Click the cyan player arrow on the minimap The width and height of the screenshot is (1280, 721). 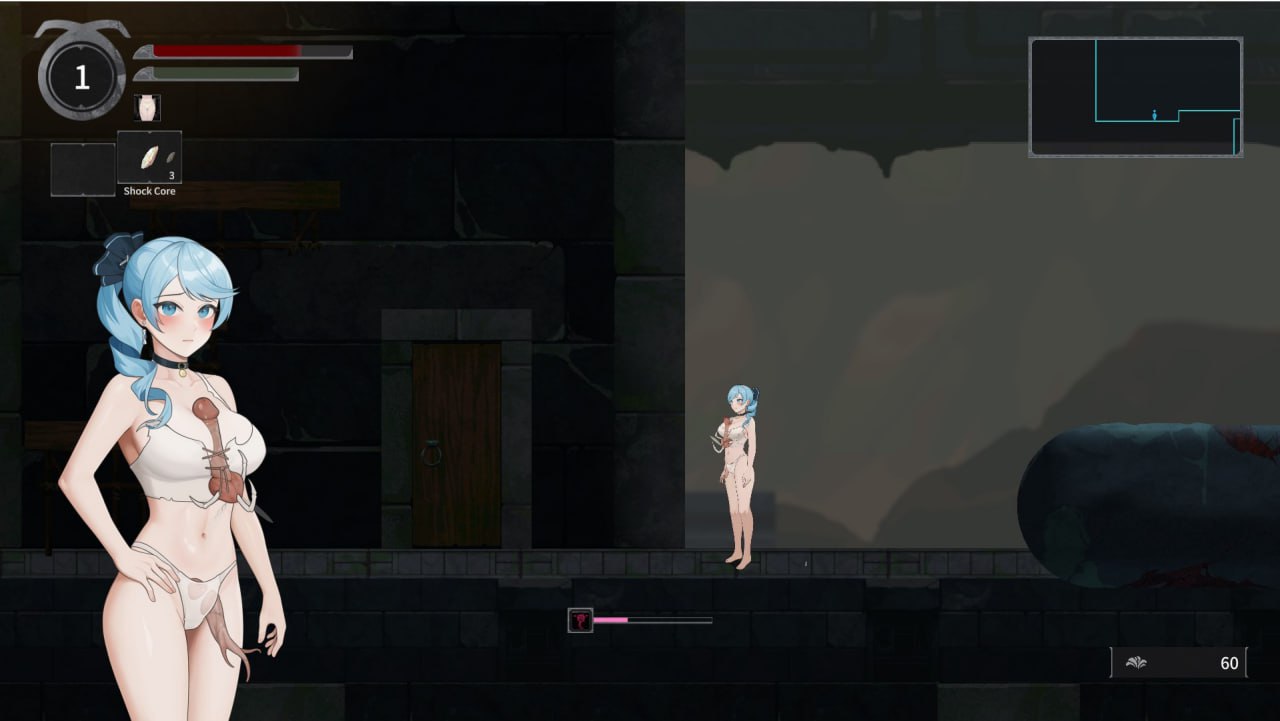point(1155,116)
